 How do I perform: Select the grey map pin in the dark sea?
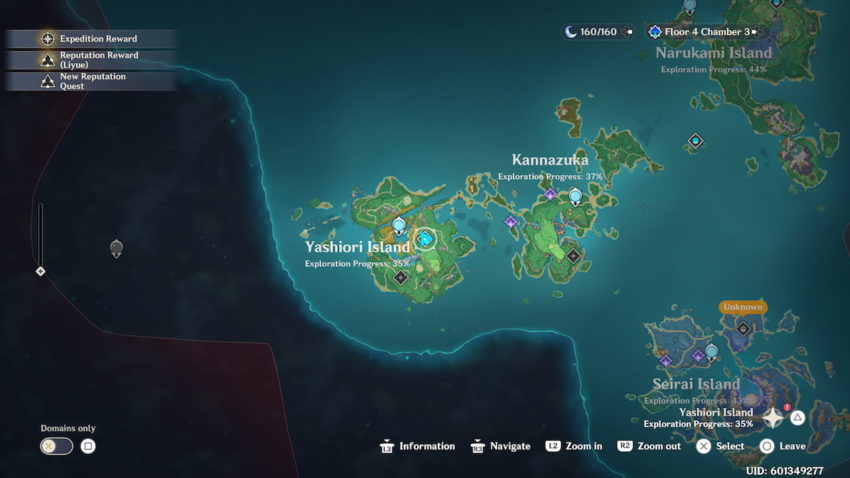[x=116, y=248]
